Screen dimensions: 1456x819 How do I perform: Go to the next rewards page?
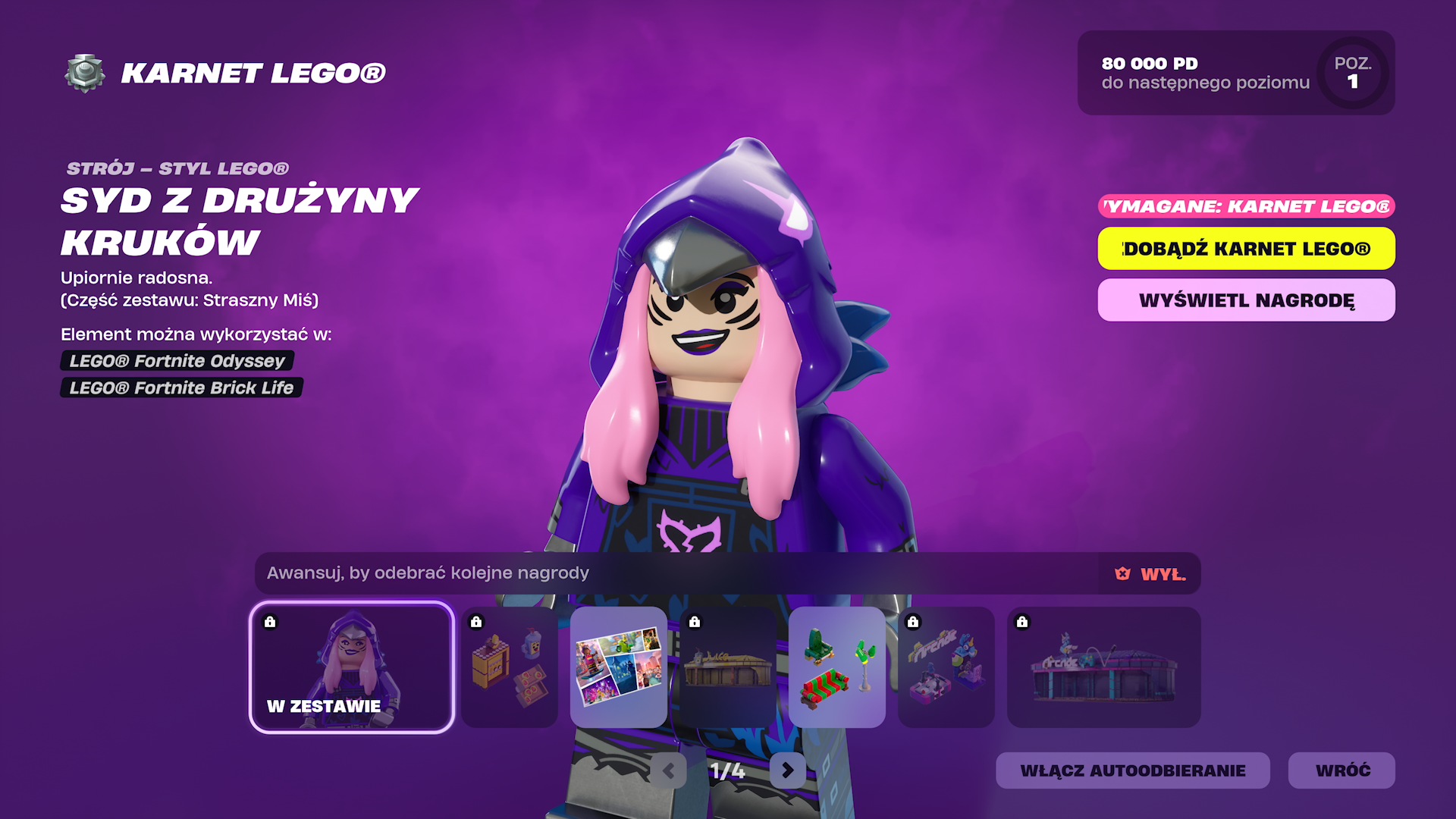click(787, 770)
